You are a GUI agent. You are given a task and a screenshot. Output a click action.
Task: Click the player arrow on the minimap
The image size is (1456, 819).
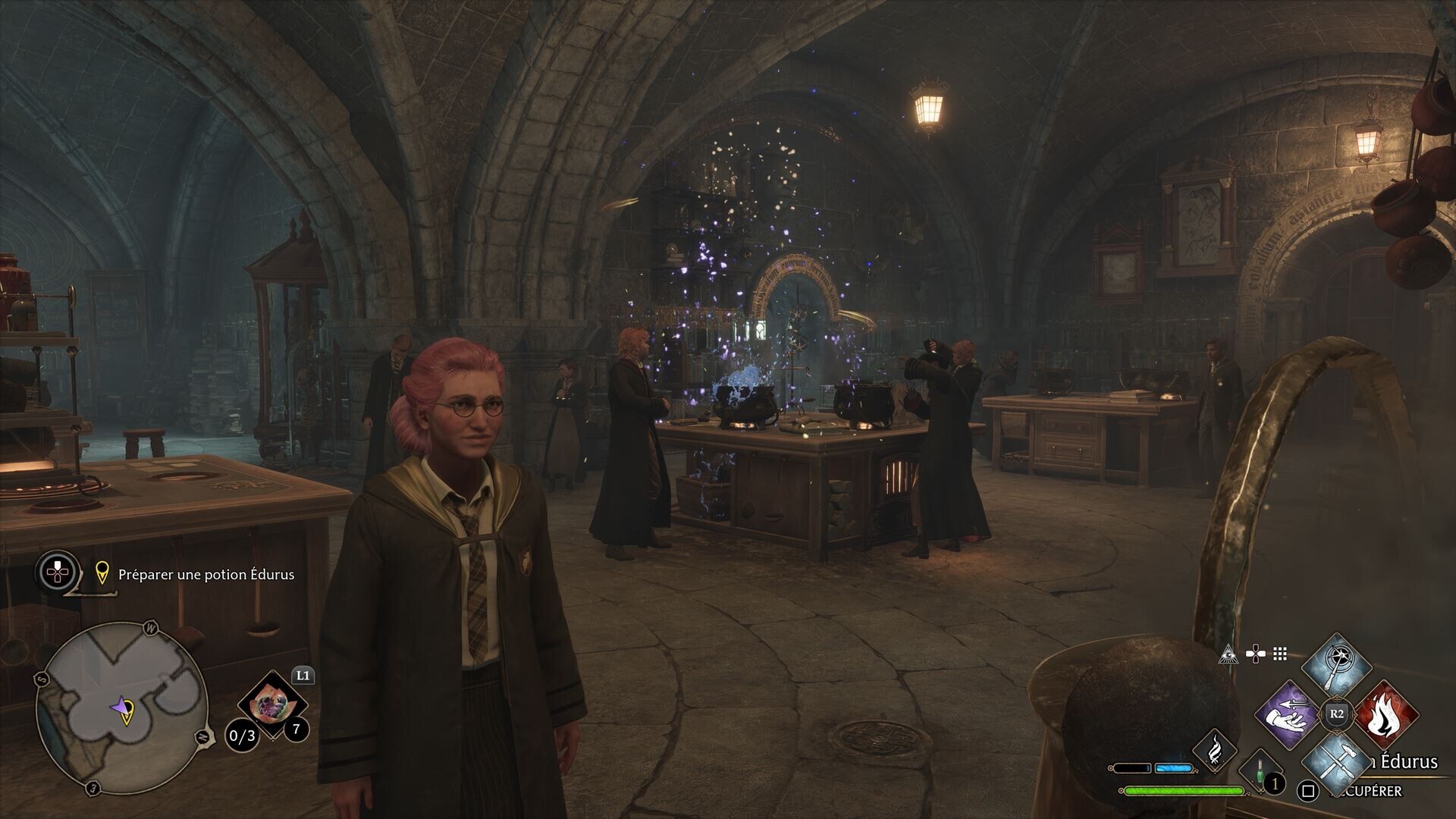[x=121, y=706]
